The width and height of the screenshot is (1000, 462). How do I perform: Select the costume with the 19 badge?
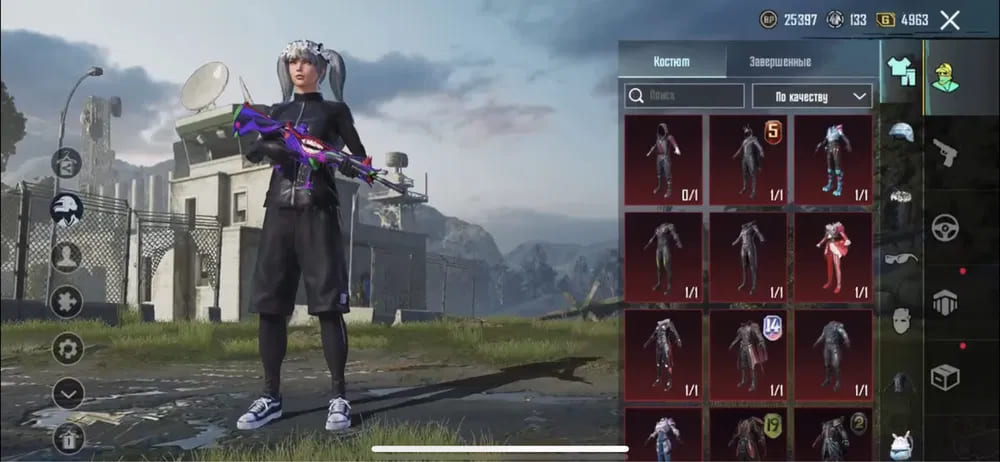[749, 436]
